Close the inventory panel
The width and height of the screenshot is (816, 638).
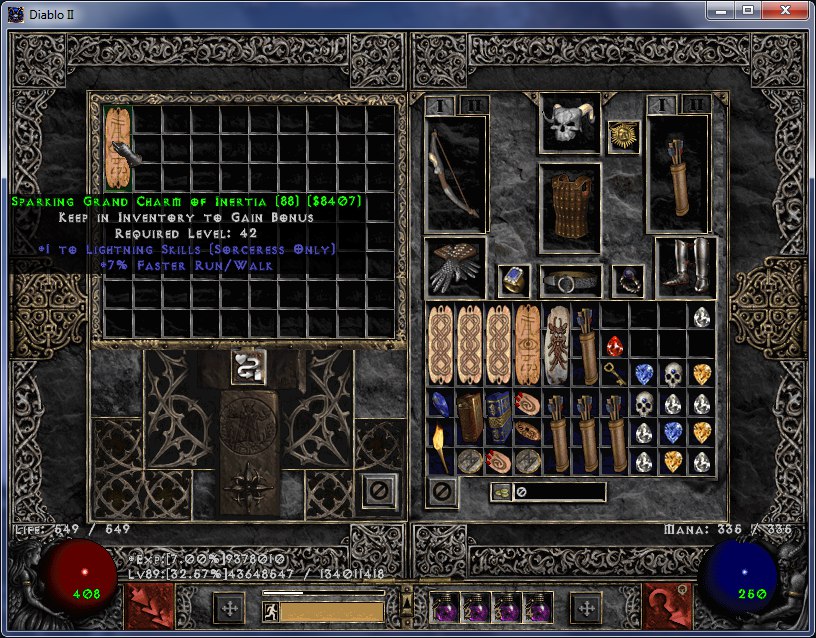(443, 491)
